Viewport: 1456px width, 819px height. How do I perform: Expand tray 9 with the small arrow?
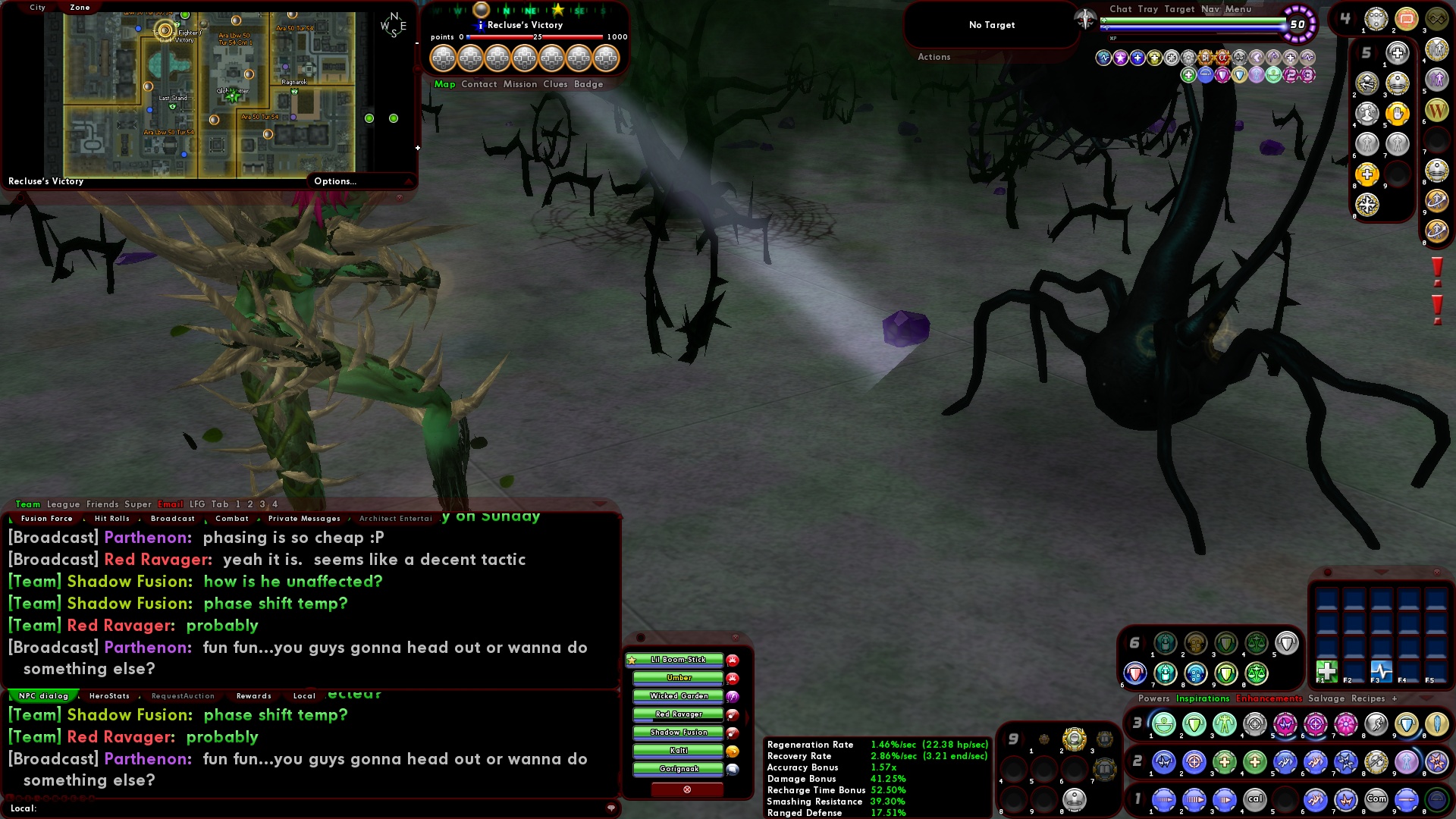1023,737
